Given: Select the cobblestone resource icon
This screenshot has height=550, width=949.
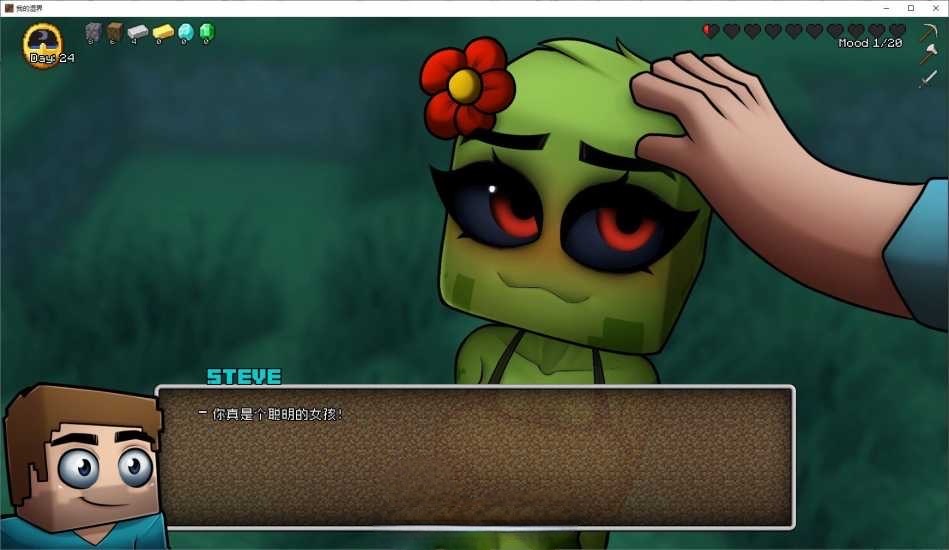Looking at the screenshot, I should [93, 32].
